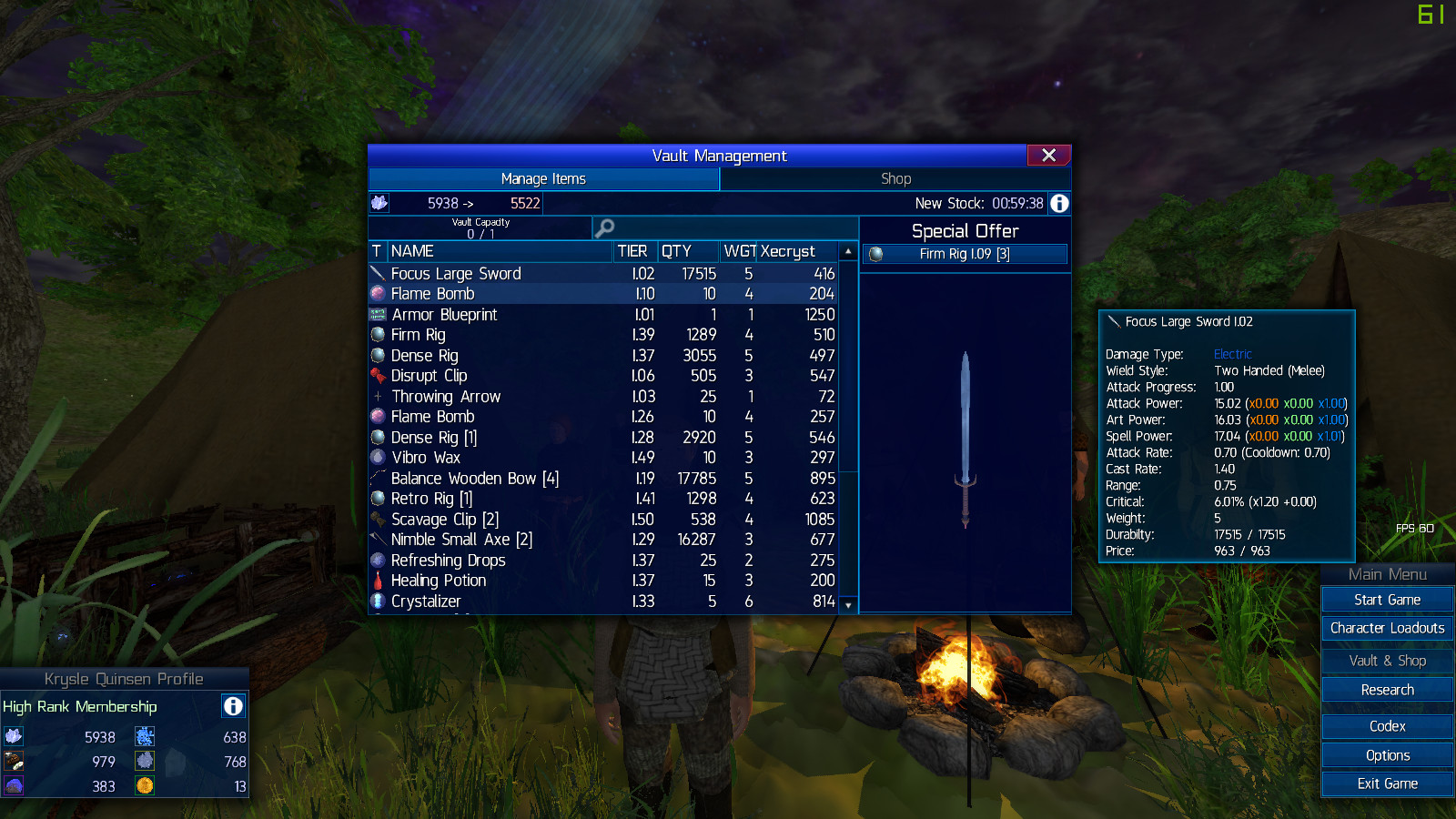Click the Vault Capacity progress bar
1456x819 pixels.
480,227
